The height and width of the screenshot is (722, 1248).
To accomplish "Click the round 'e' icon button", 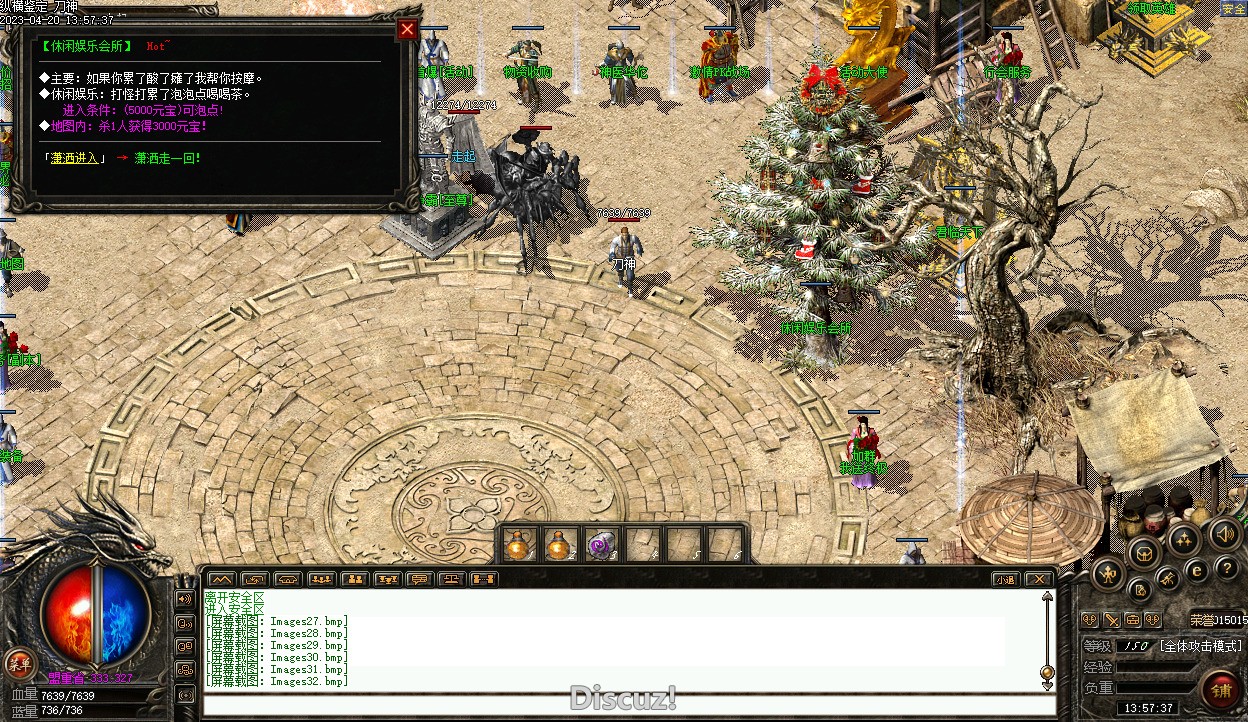I will point(1195,572).
